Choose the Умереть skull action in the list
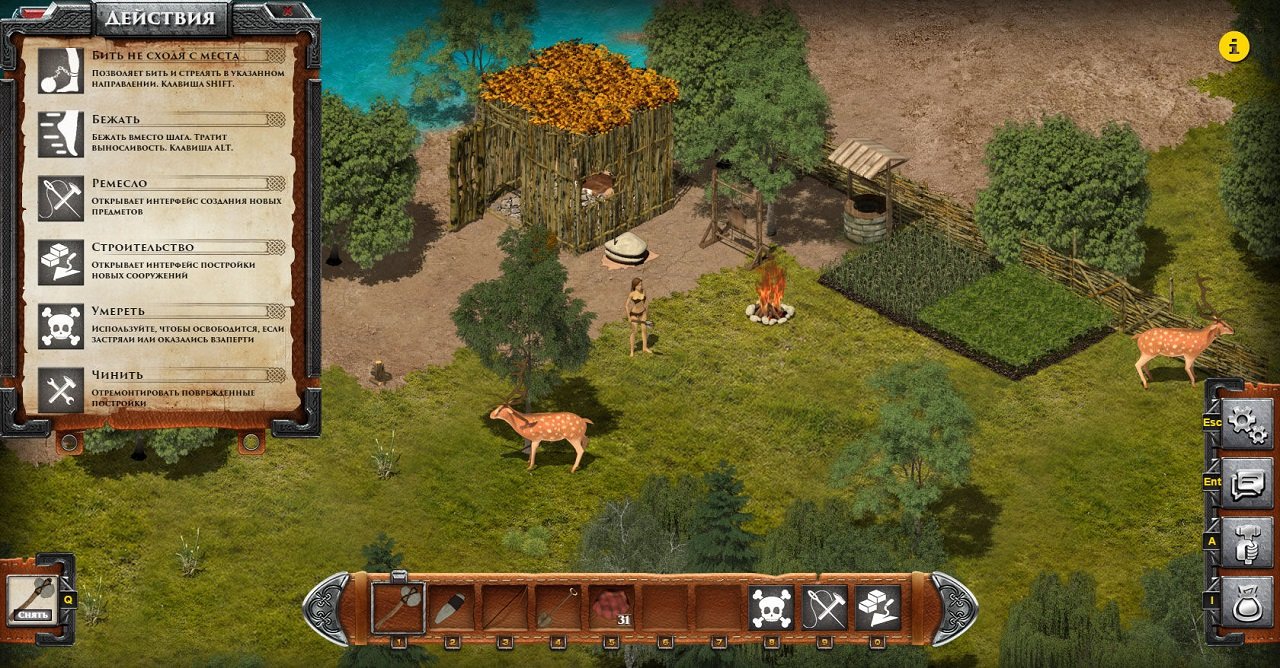The height and width of the screenshot is (668, 1280). click(60, 326)
